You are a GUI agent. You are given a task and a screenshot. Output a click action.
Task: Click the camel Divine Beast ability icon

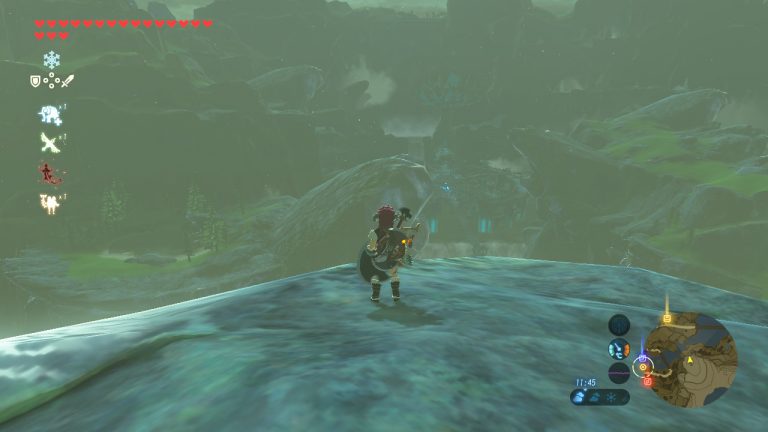click(48, 202)
